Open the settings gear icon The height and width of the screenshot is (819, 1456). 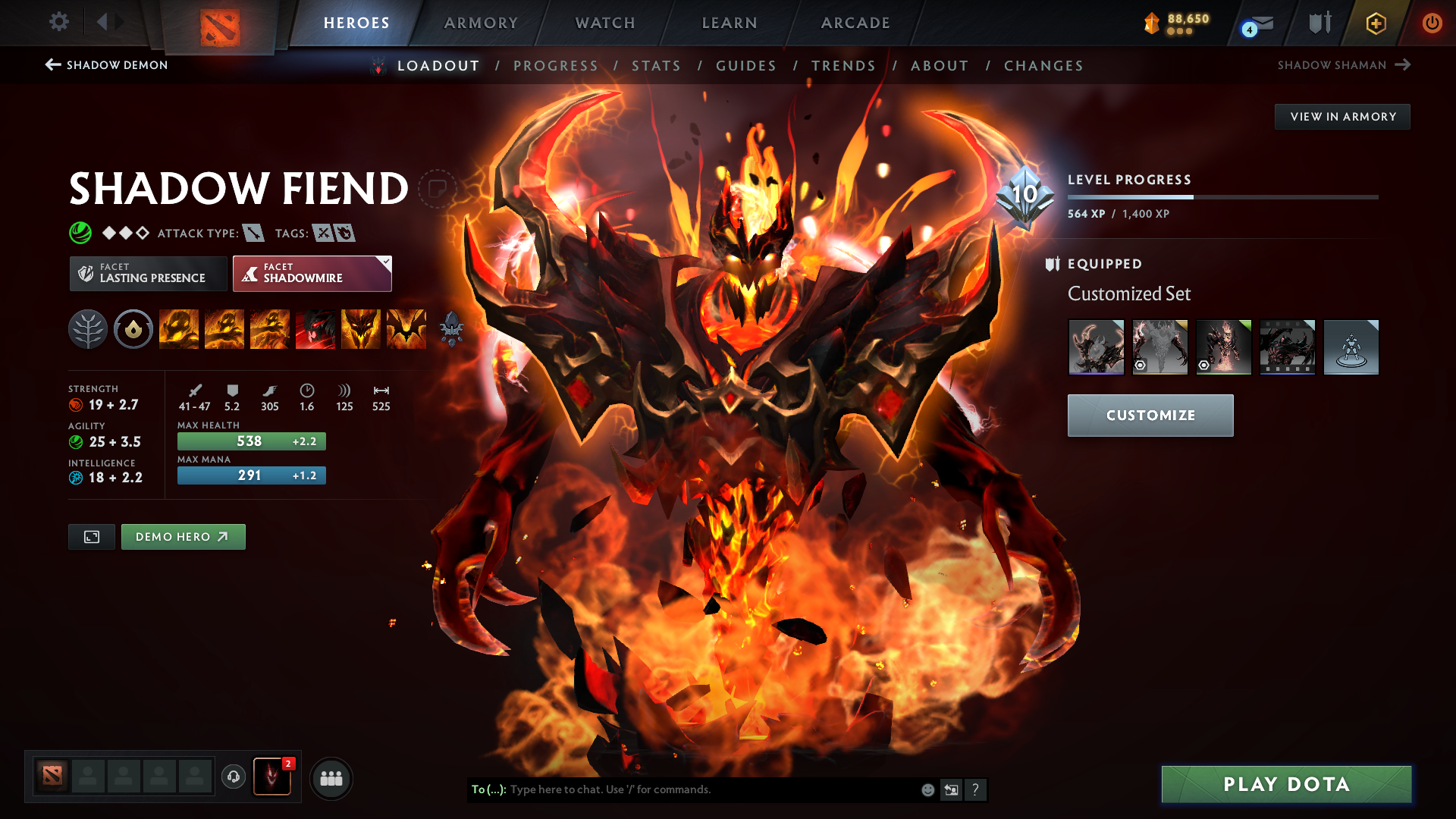coord(59,23)
